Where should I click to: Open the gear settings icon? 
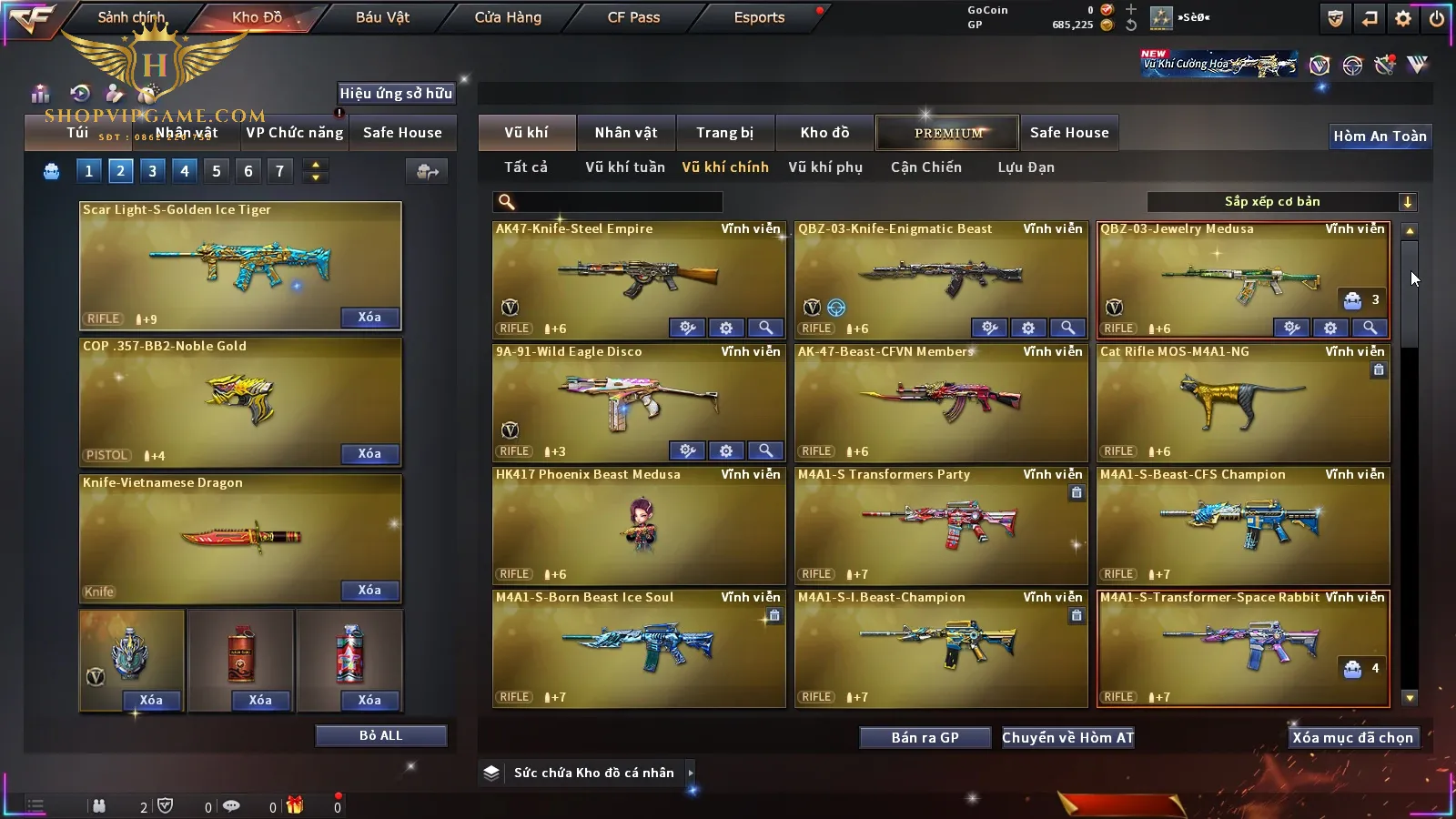coord(1403,18)
